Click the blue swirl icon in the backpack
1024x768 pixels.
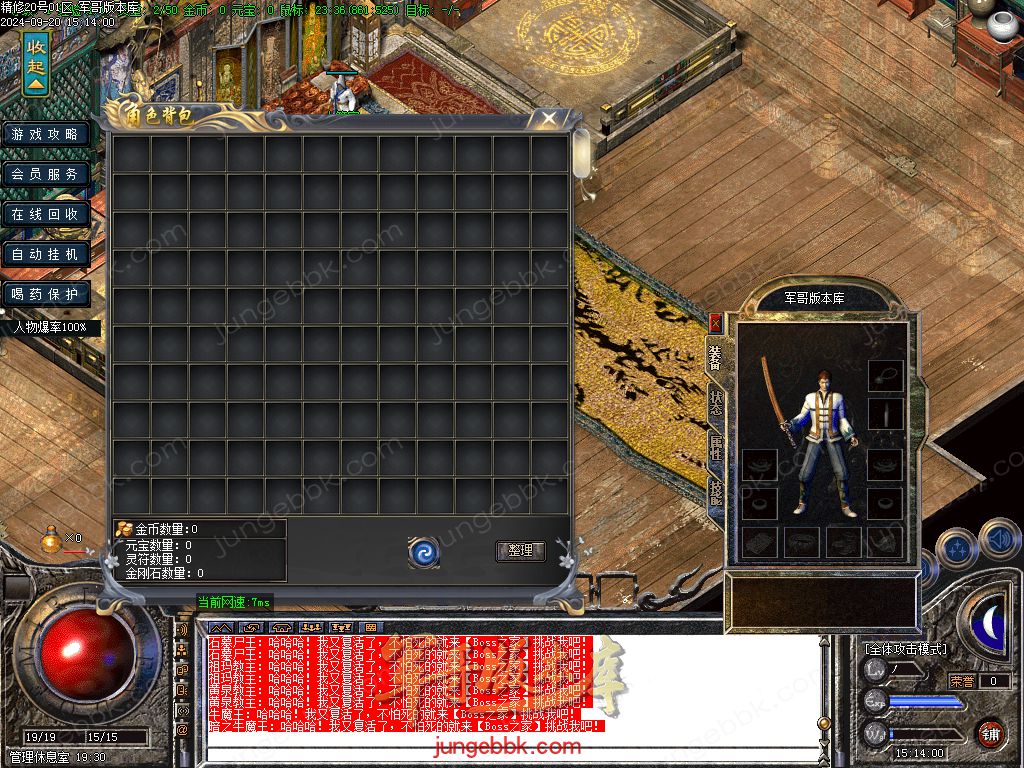[424, 551]
